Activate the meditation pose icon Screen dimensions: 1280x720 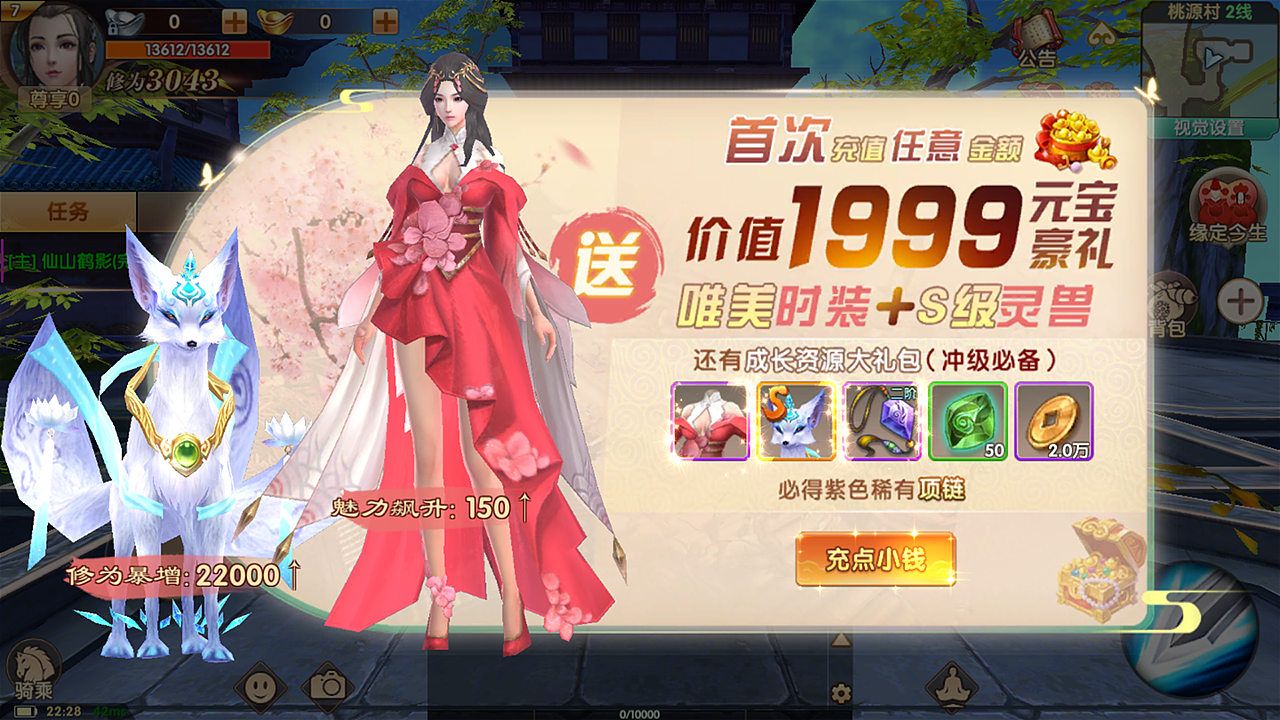(x=951, y=686)
